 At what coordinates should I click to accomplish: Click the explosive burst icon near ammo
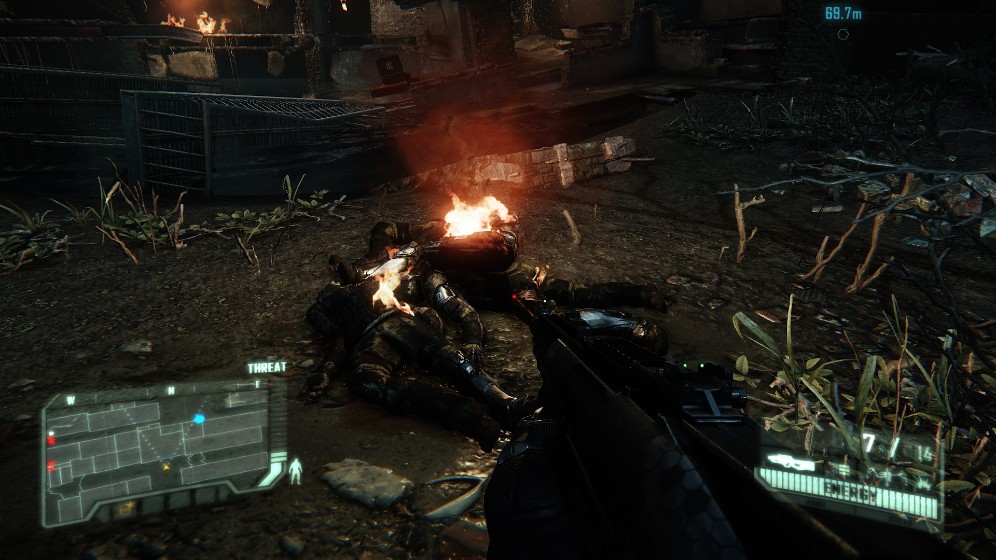(922, 482)
